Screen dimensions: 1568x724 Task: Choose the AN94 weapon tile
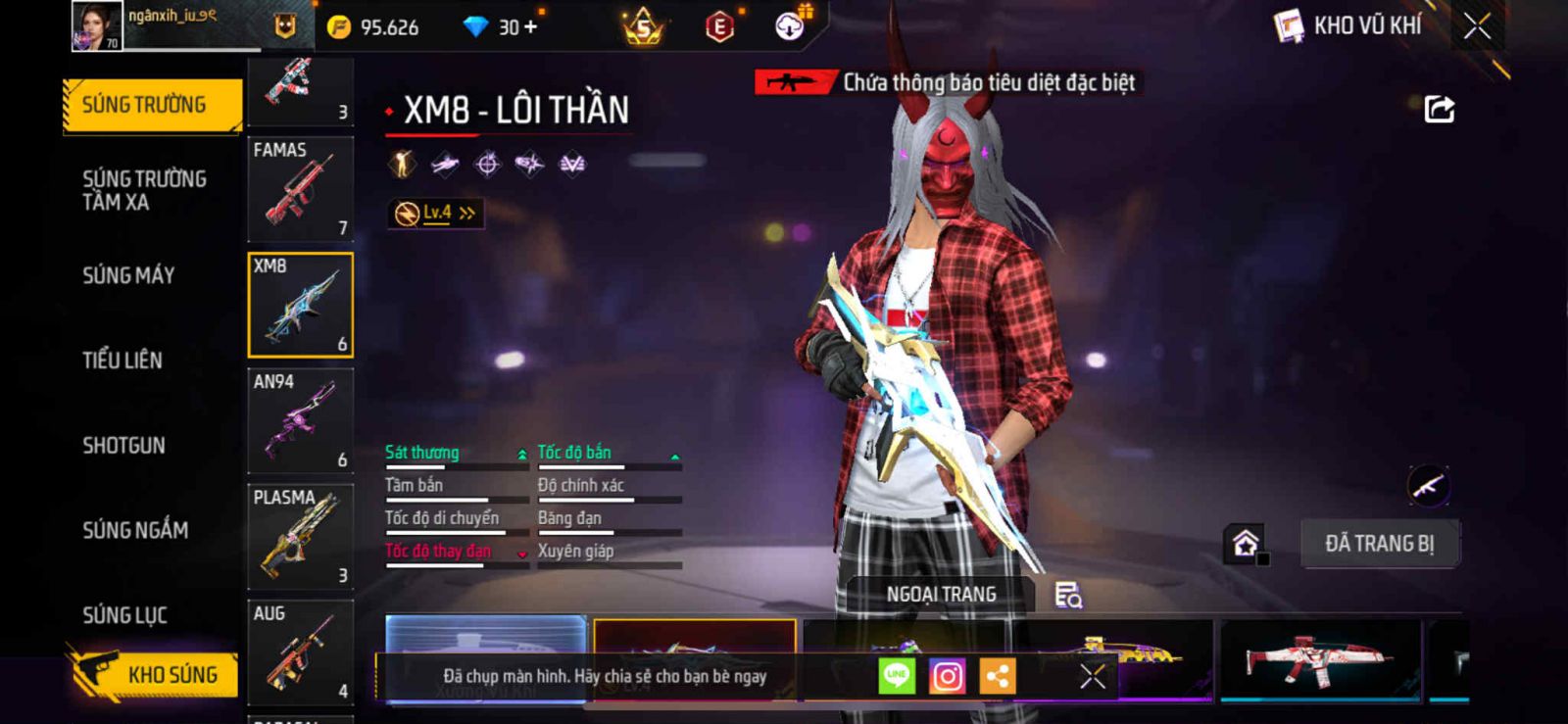[300, 421]
